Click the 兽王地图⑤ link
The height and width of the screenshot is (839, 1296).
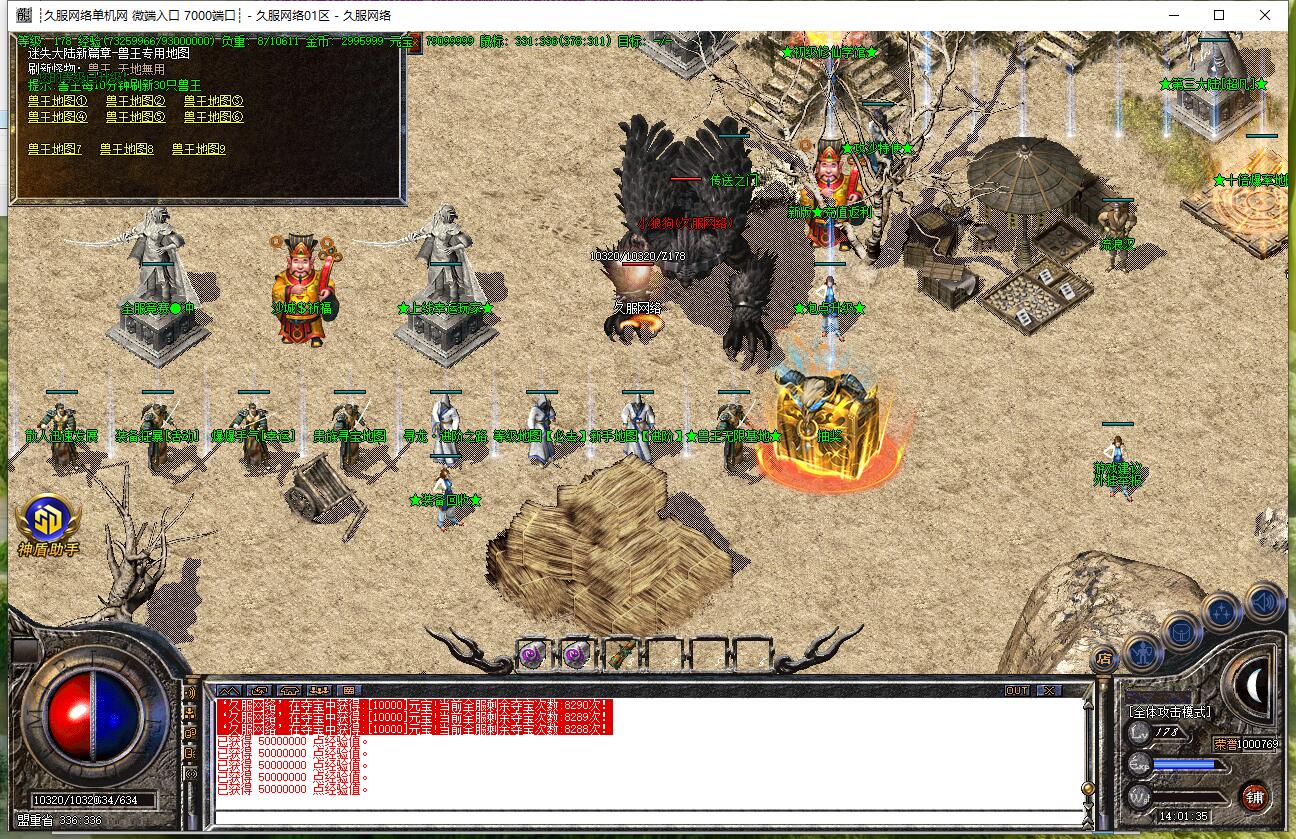pos(135,117)
